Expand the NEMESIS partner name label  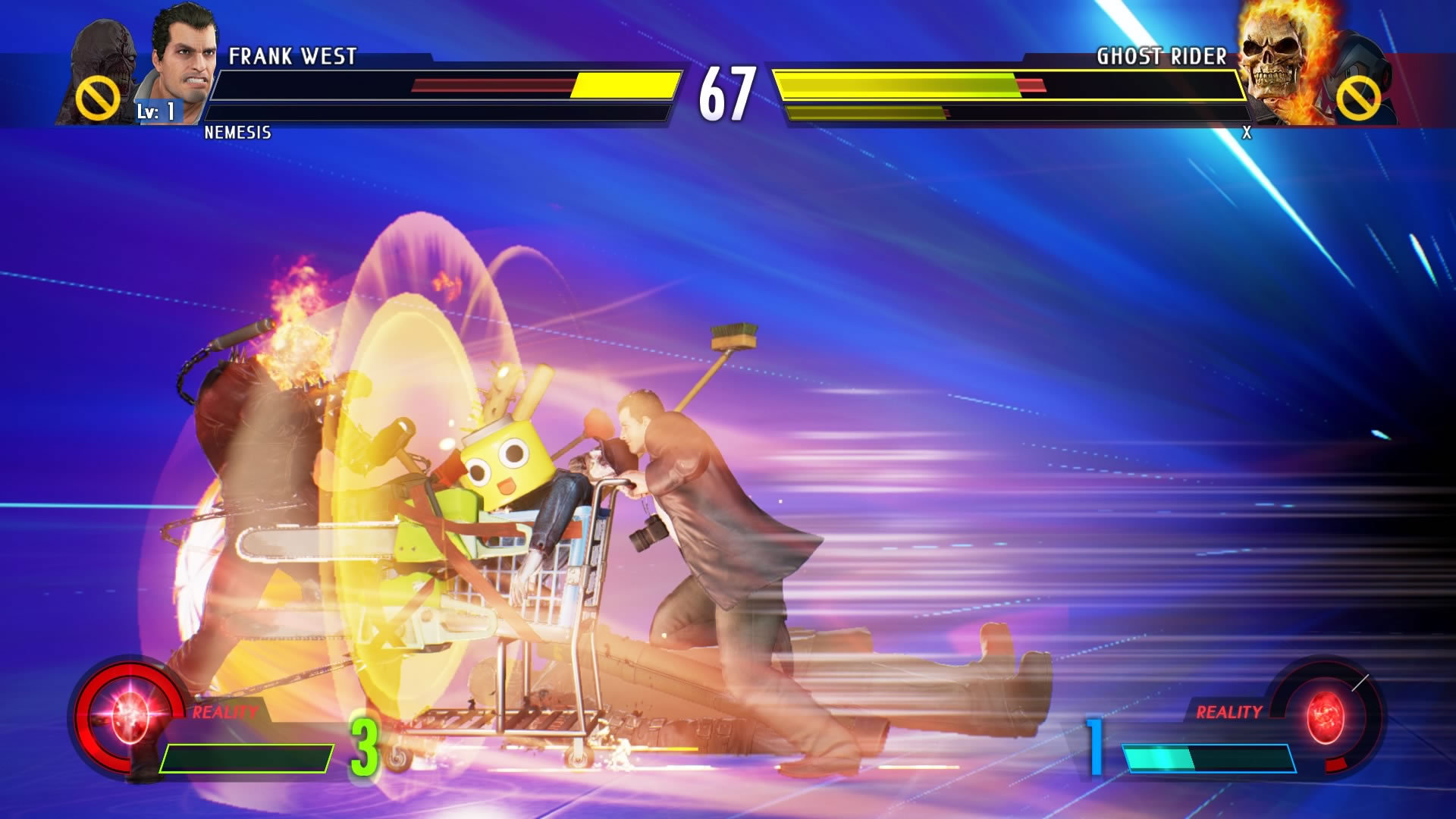coord(239,133)
